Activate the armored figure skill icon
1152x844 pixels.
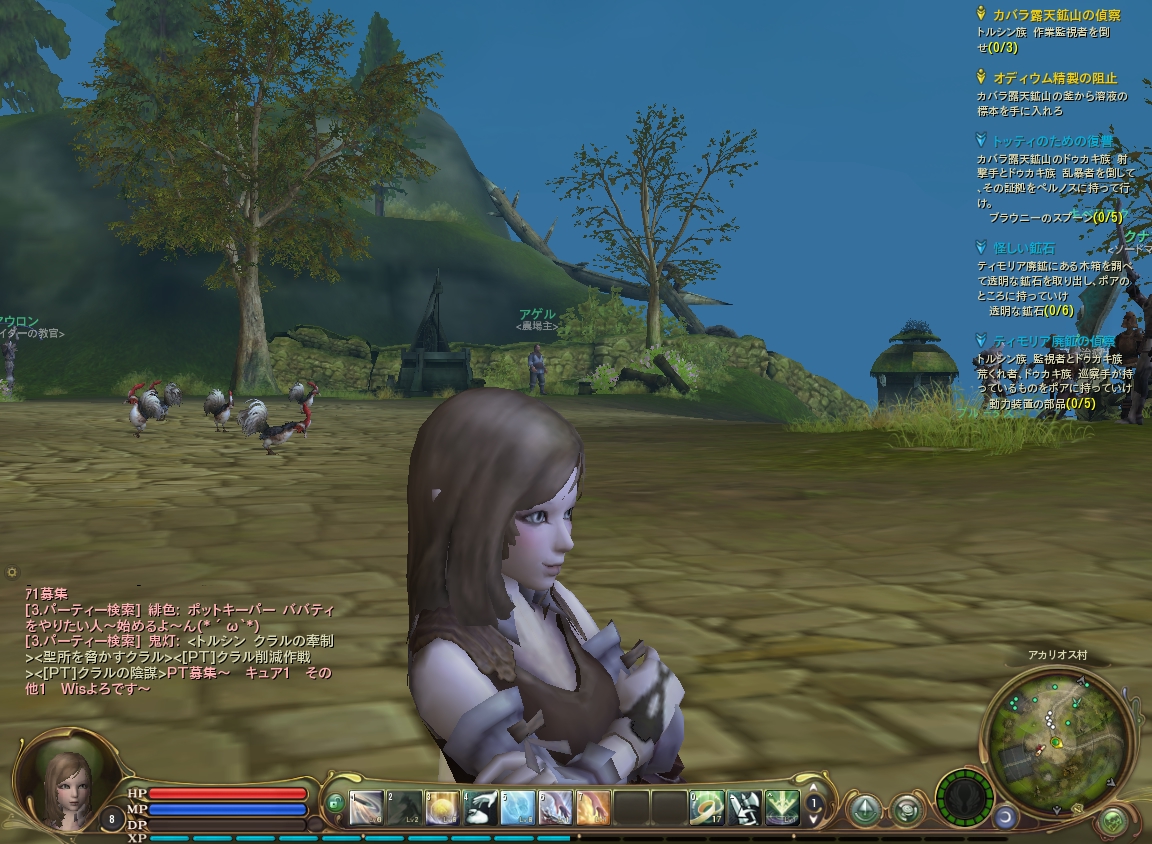click(x=745, y=807)
